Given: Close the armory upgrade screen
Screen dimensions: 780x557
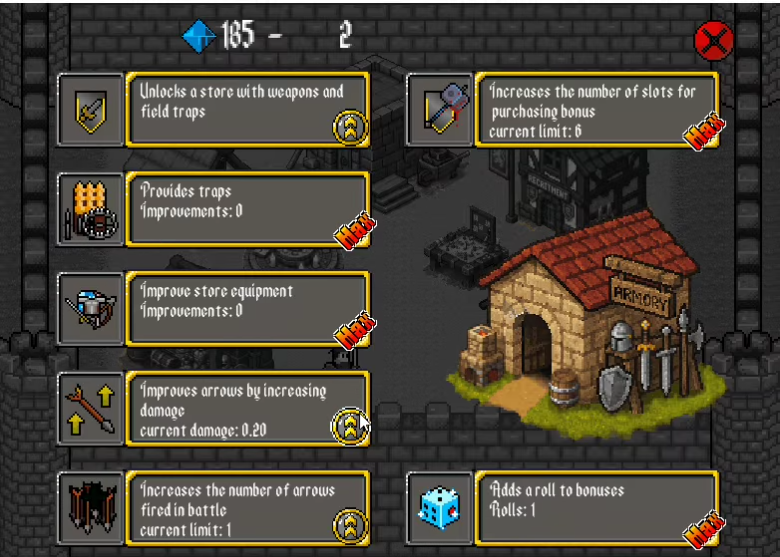Looking at the screenshot, I should click(x=713, y=41).
